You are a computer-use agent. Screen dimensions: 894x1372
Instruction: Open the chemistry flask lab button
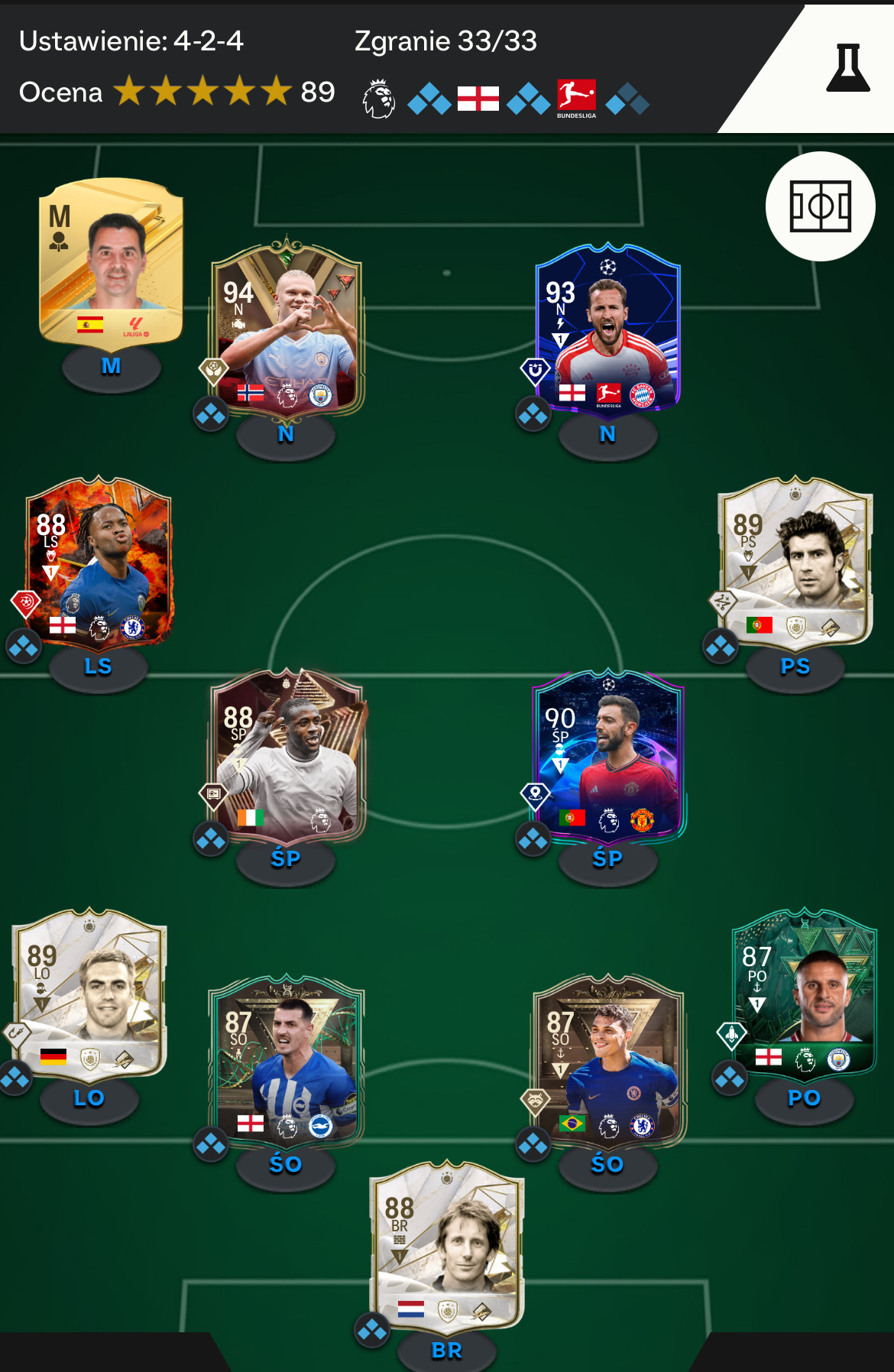(x=847, y=69)
